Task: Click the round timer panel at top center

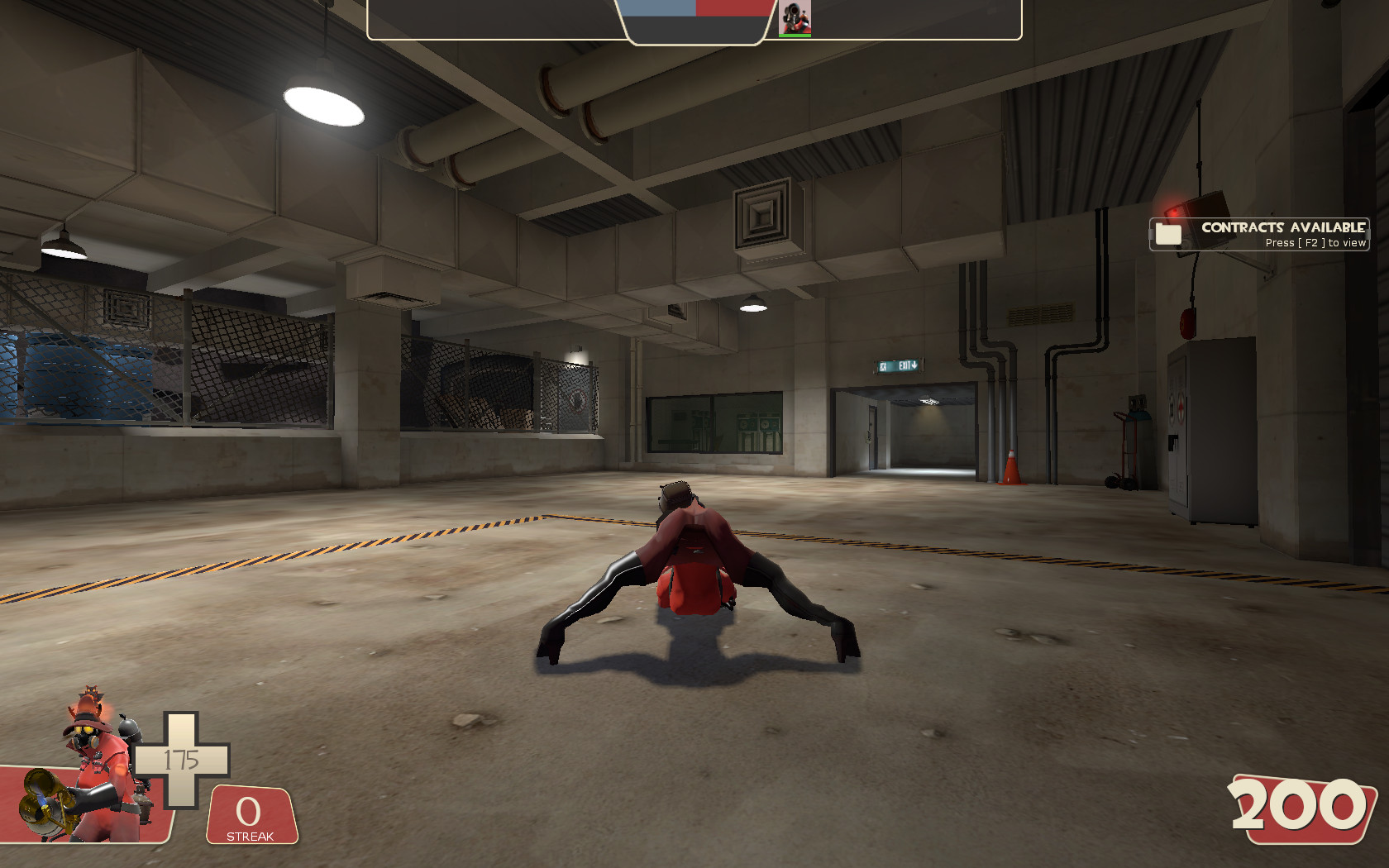Action: (694, 21)
